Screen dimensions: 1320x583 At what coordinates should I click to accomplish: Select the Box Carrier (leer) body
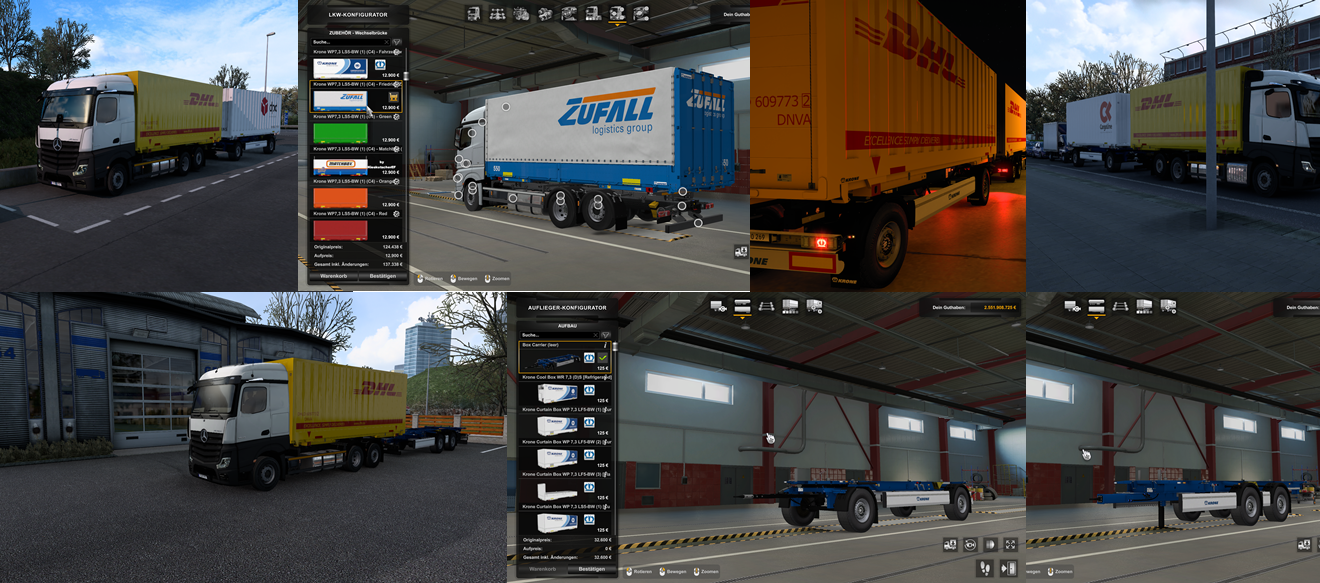[557, 357]
